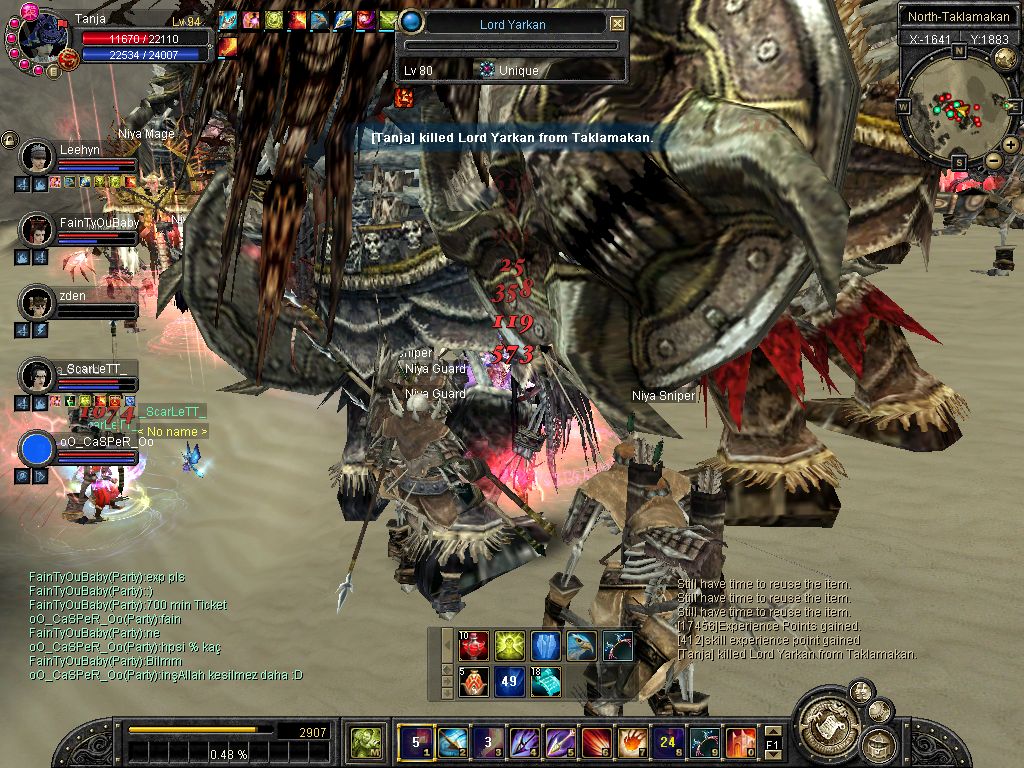Activate the eagle head skill icon

581,646
